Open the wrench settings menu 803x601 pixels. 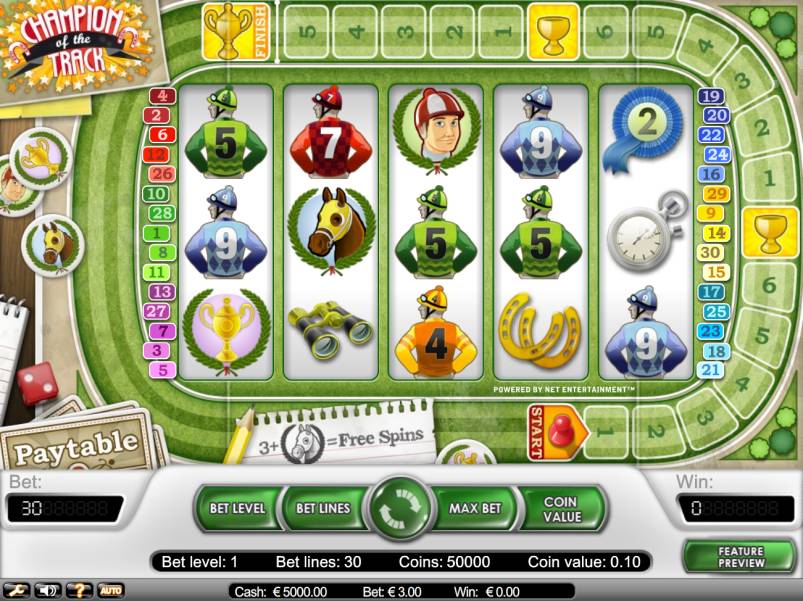tap(15, 590)
